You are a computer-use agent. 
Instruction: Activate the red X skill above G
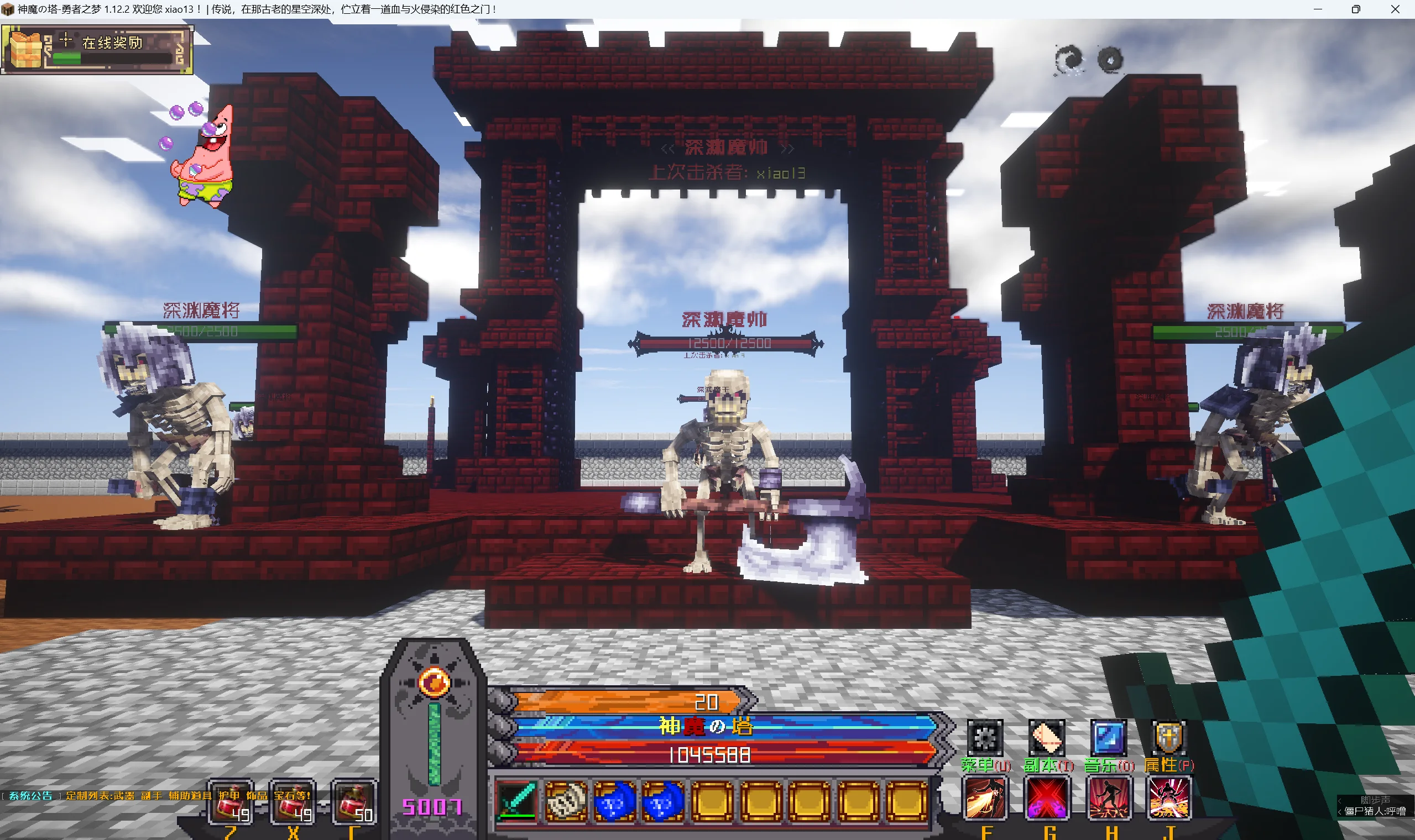pyautogui.click(x=1047, y=799)
